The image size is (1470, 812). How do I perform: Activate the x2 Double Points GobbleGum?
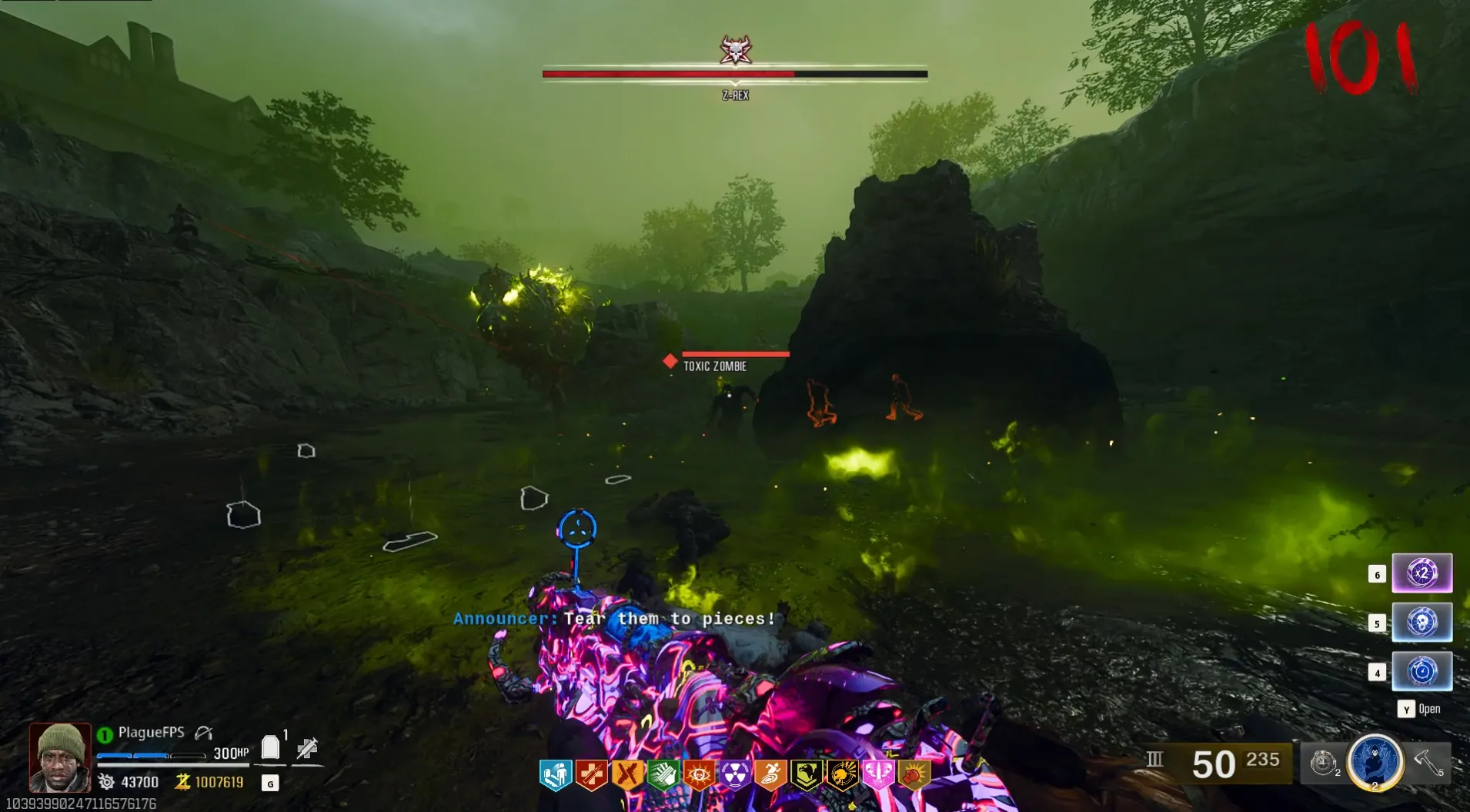click(1422, 573)
